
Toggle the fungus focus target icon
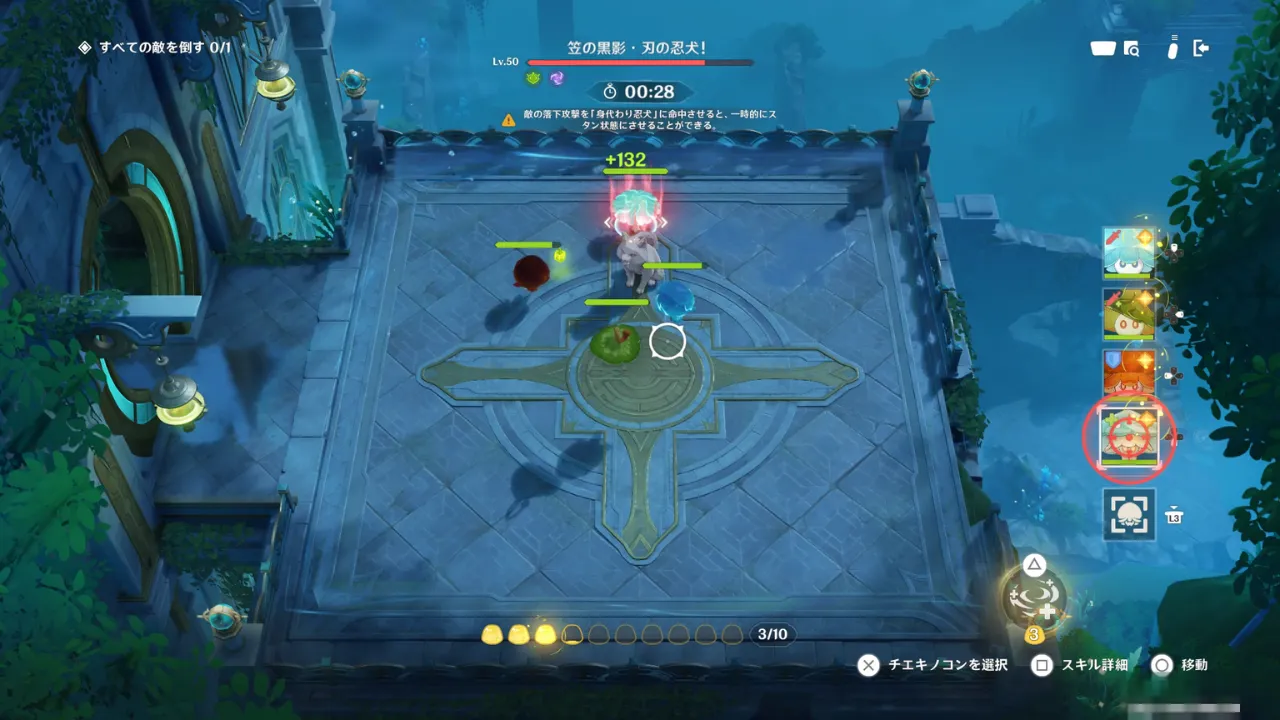(x=1129, y=514)
